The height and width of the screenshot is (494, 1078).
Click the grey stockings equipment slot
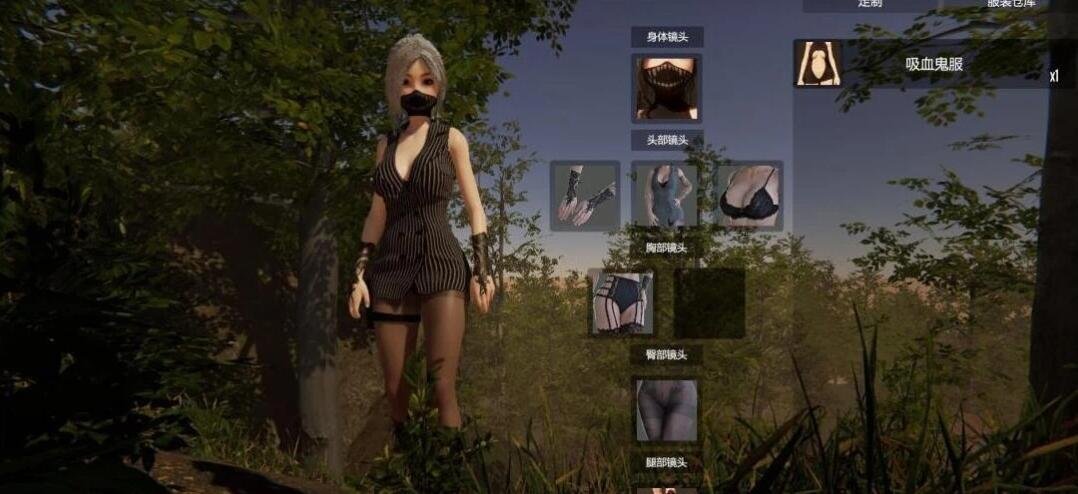click(x=667, y=409)
